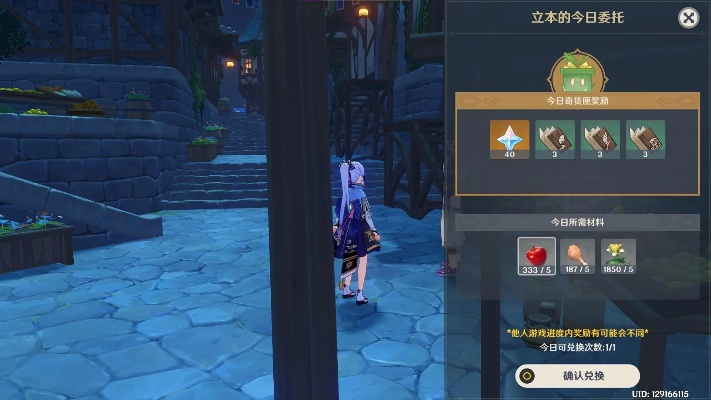This screenshot has width=711, height=400.
Task: Select the red apple material slot
Action: (536, 255)
